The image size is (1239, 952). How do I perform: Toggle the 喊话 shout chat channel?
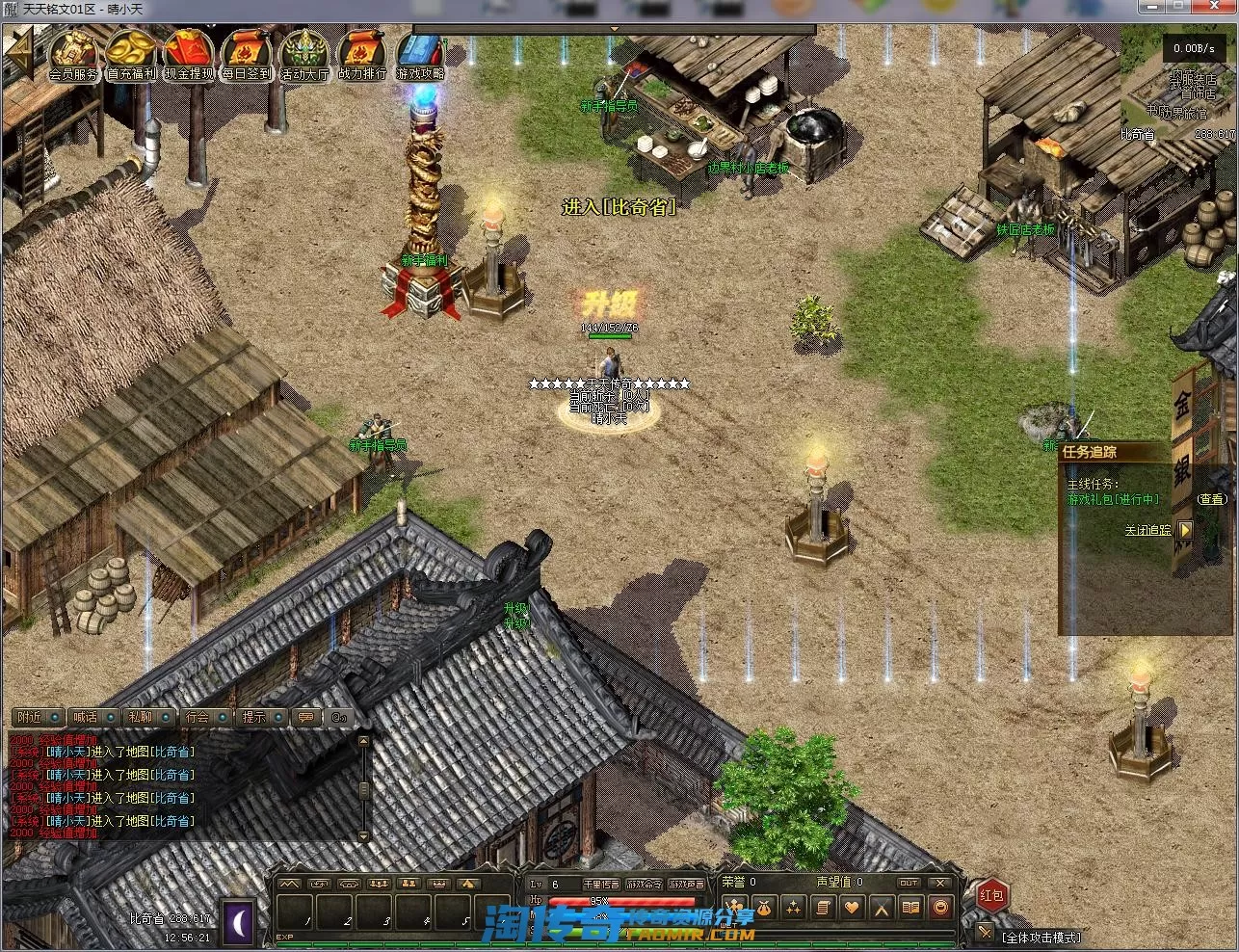(x=94, y=717)
